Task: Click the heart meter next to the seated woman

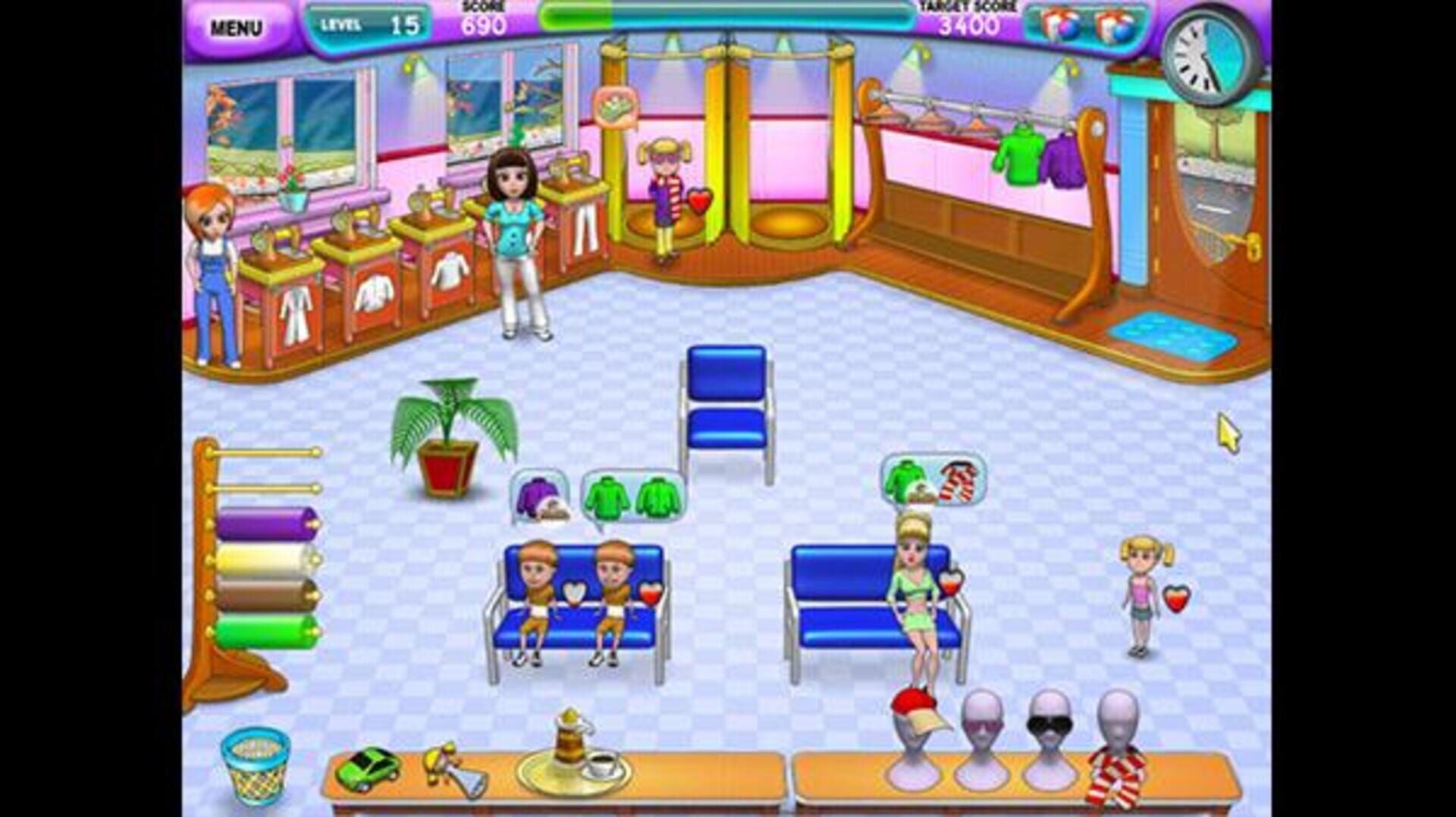Action: coord(952,584)
